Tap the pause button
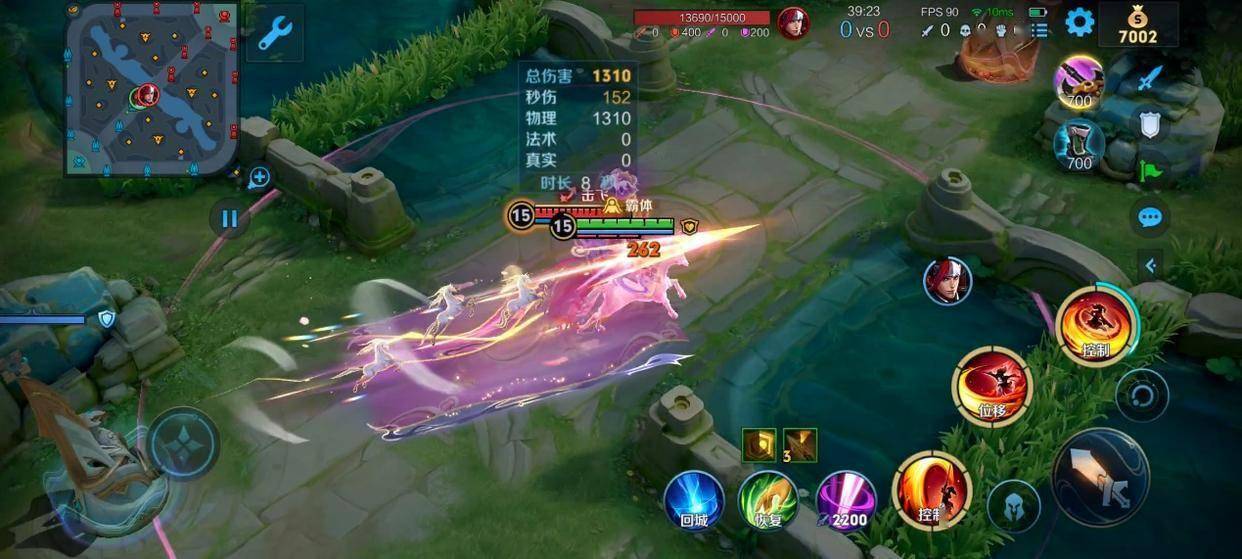 (x=229, y=218)
